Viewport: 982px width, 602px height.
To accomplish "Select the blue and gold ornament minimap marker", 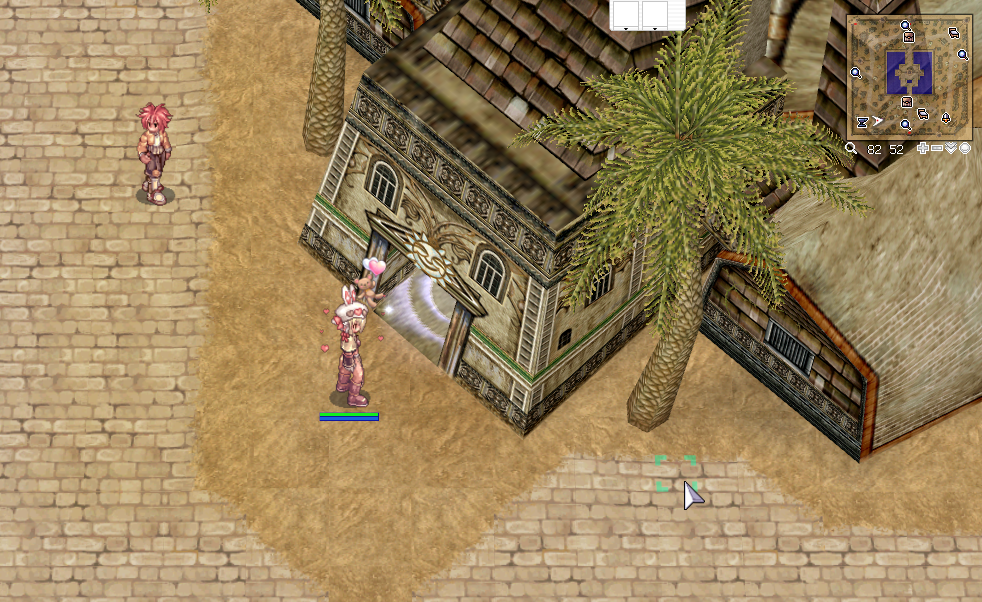I will click(x=946, y=118).
